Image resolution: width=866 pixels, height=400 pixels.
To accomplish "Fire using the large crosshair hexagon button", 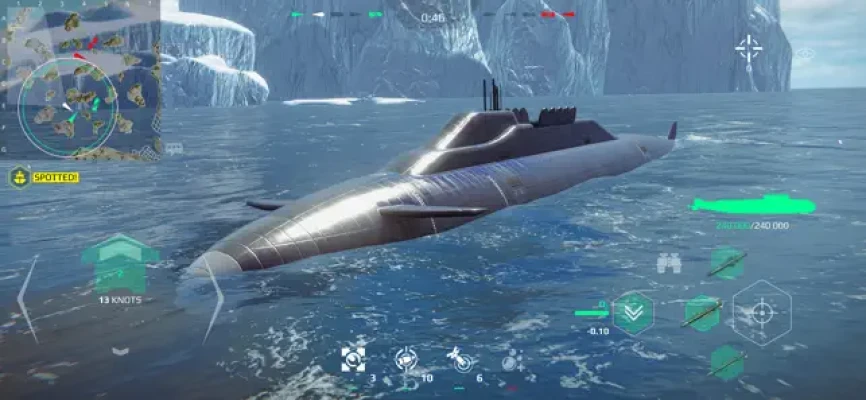I will click(x=761, y=313).
